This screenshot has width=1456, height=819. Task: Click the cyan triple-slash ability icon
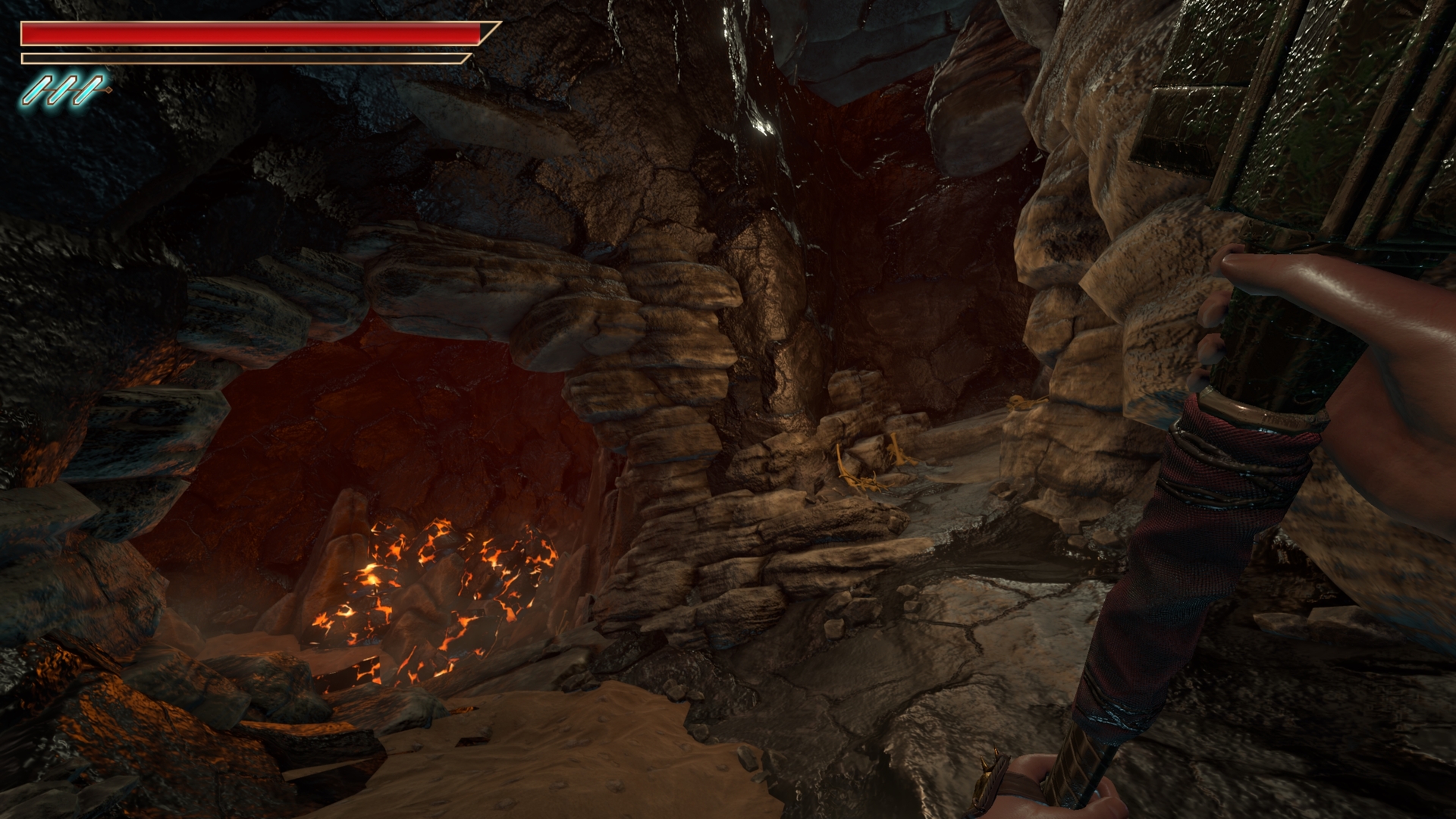tap(64, 89)
